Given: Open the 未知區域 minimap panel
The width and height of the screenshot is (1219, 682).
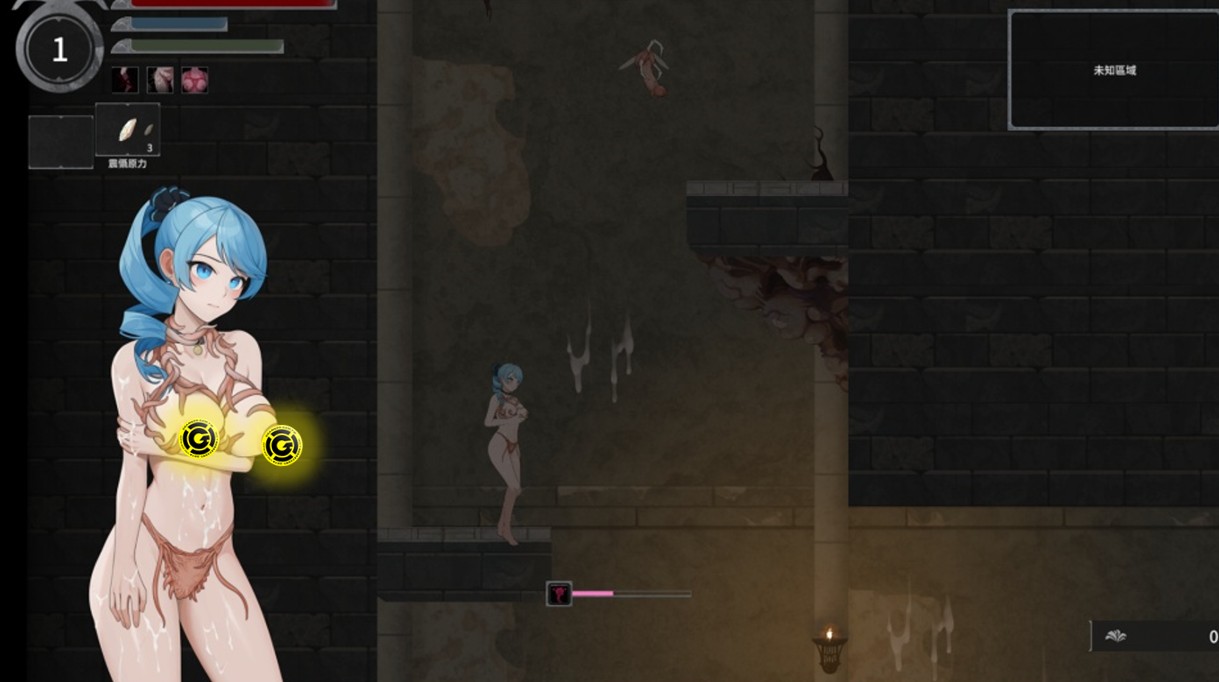Looking at the screenshot, I should pos(1114,70).
